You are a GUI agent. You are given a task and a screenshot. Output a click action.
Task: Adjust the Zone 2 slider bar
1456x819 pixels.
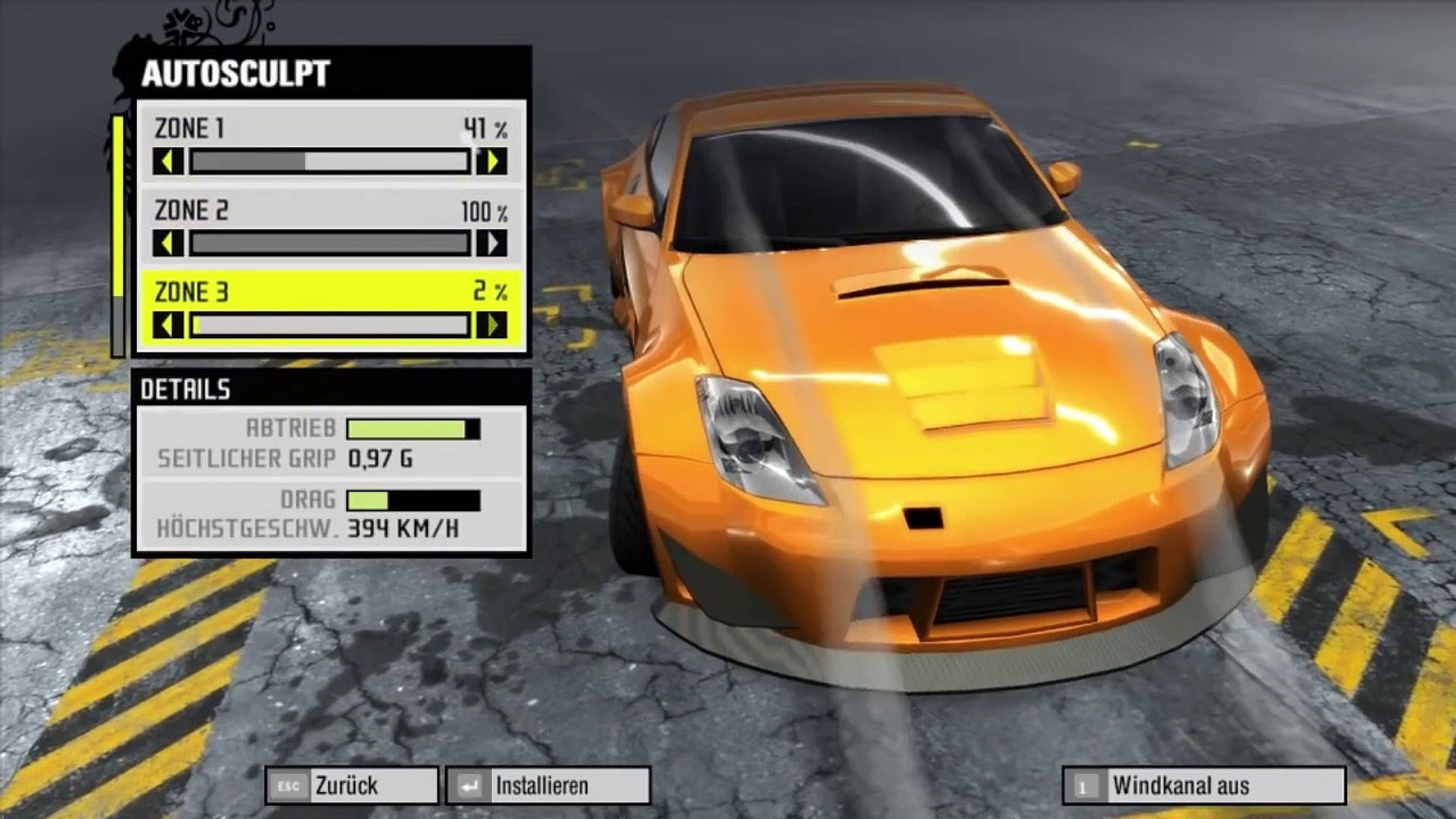tap(330, 243)
